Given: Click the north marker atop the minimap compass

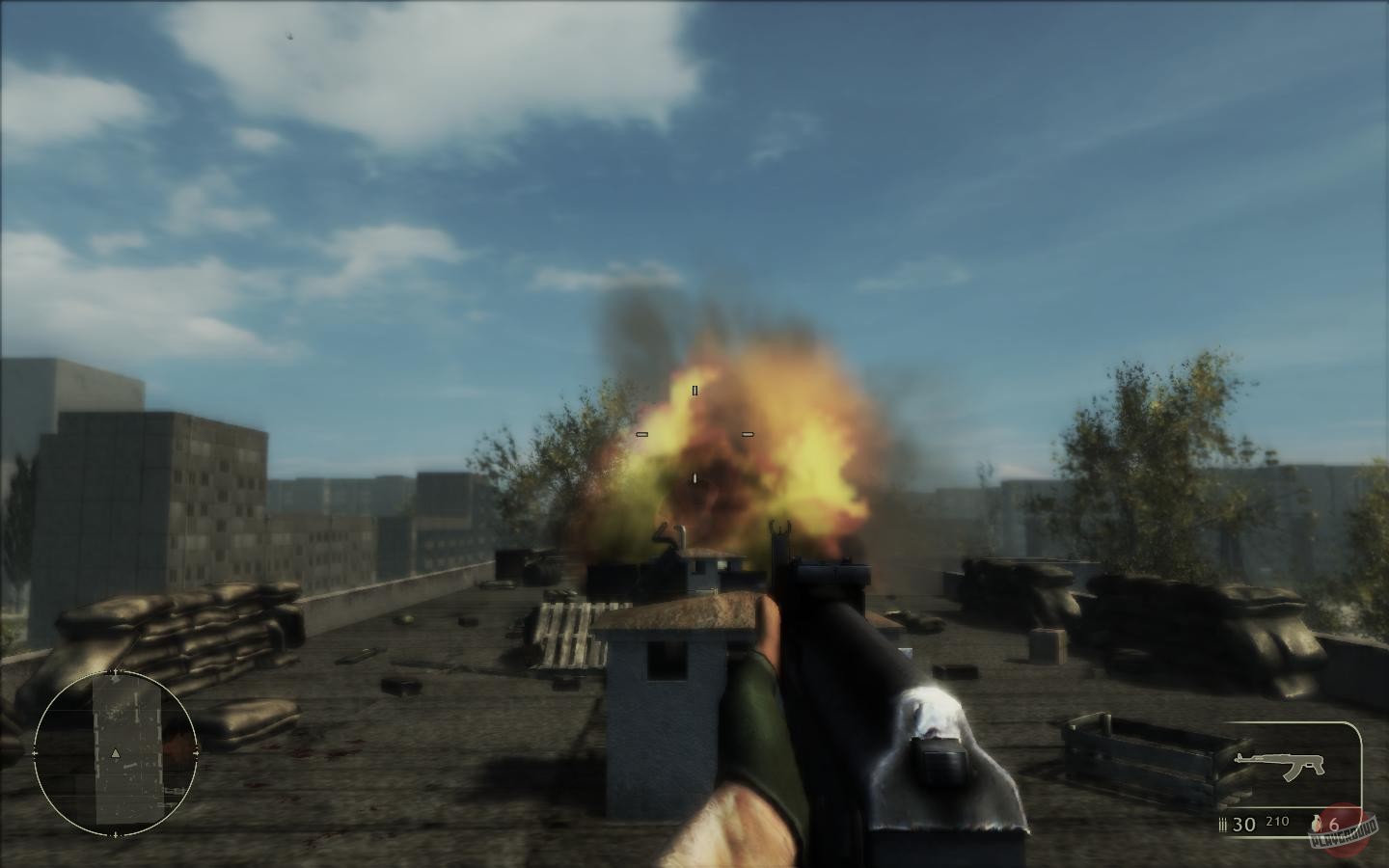Looking at the screenshot, I should click(x=115, y=671).
